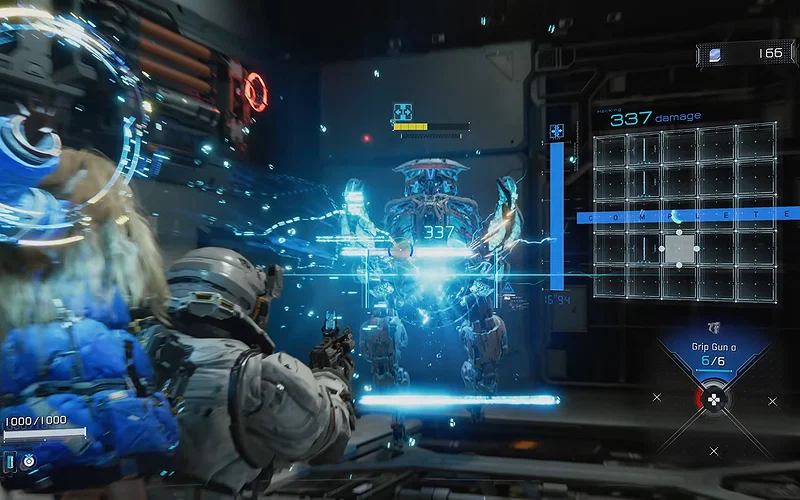Click the highlighted white hacking grid tile
The image size is (800, 500).
(x=680, y=248)
